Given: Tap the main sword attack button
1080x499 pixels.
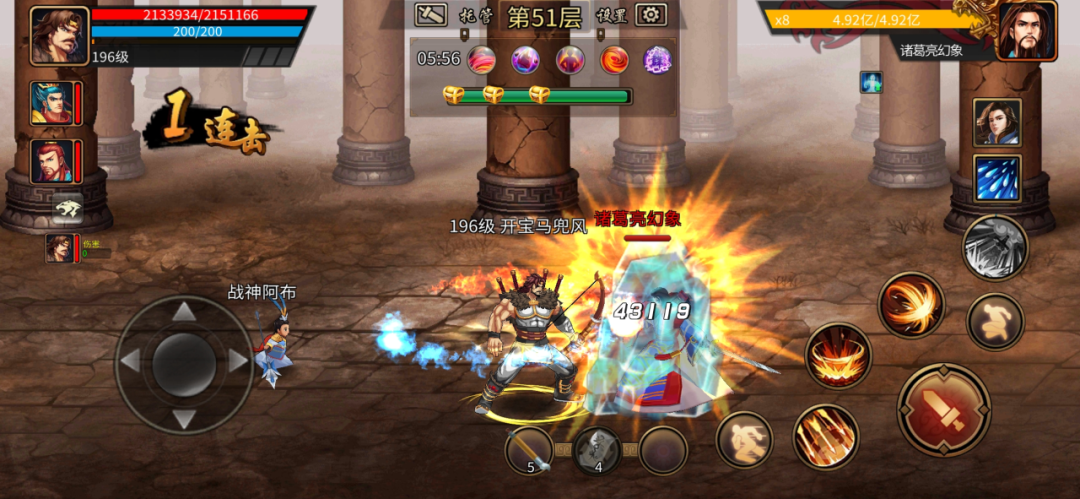Looking at the screenshot, I should [943, 409].
